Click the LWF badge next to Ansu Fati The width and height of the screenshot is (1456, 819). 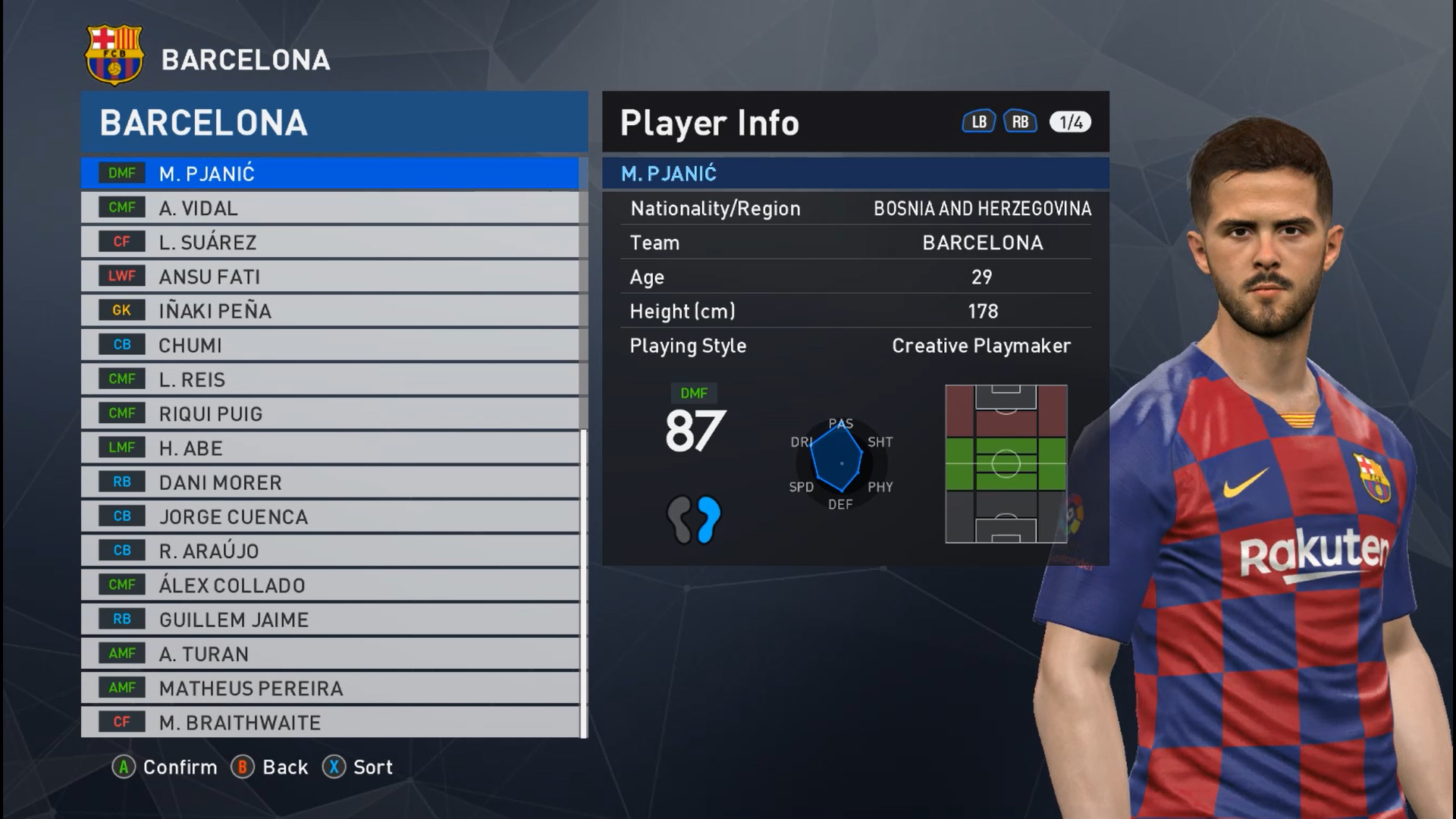point(121,276)
